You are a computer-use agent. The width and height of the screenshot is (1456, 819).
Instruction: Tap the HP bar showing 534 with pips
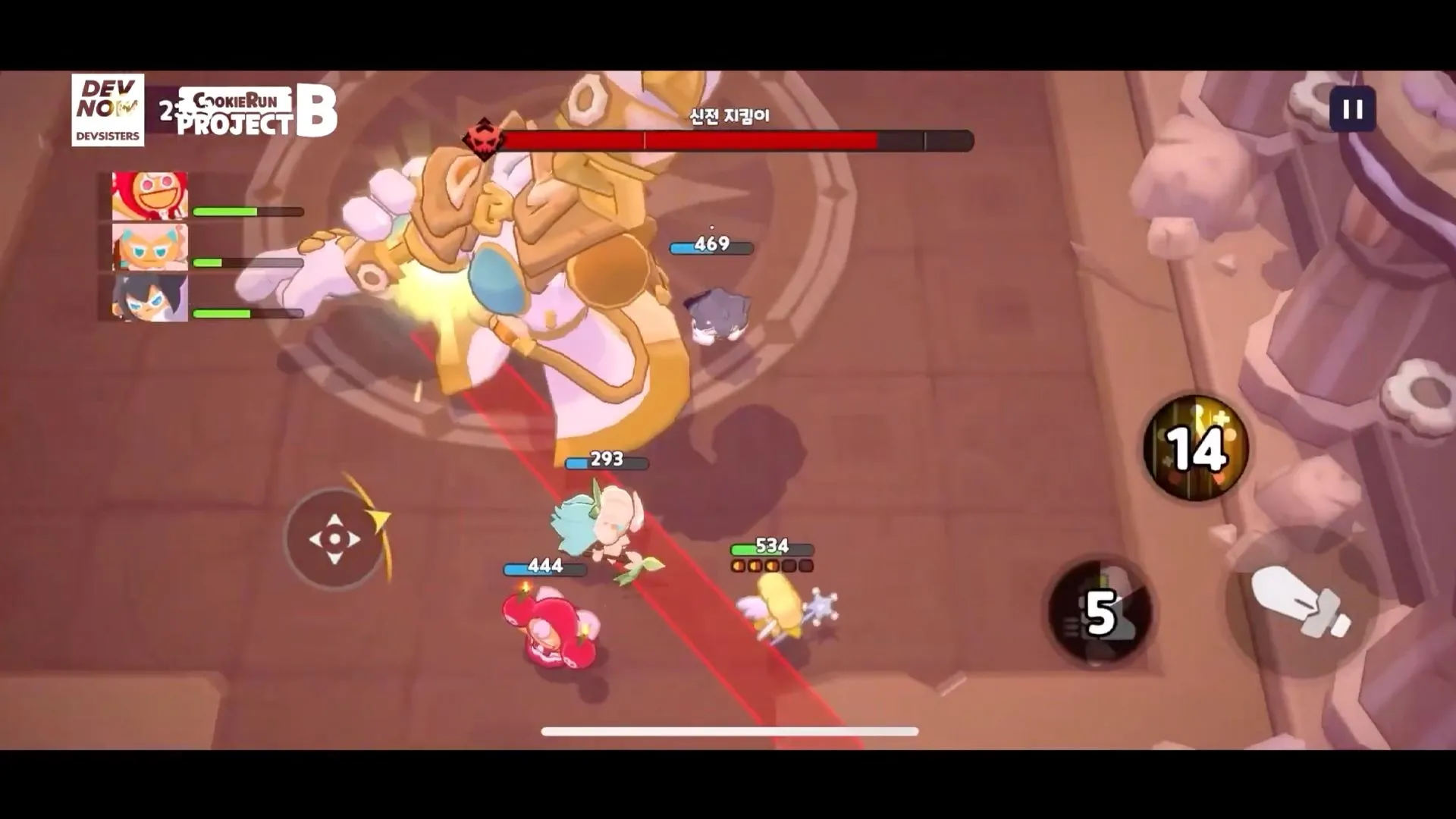[770, 546]
